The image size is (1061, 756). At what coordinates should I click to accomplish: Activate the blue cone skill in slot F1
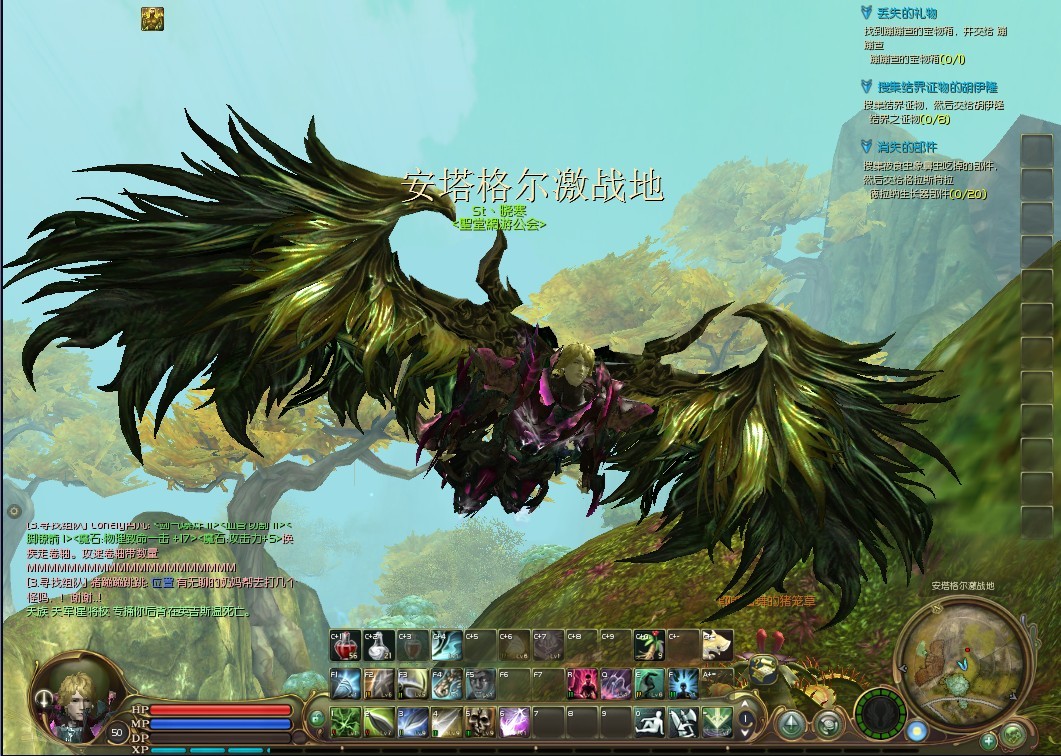346,683
